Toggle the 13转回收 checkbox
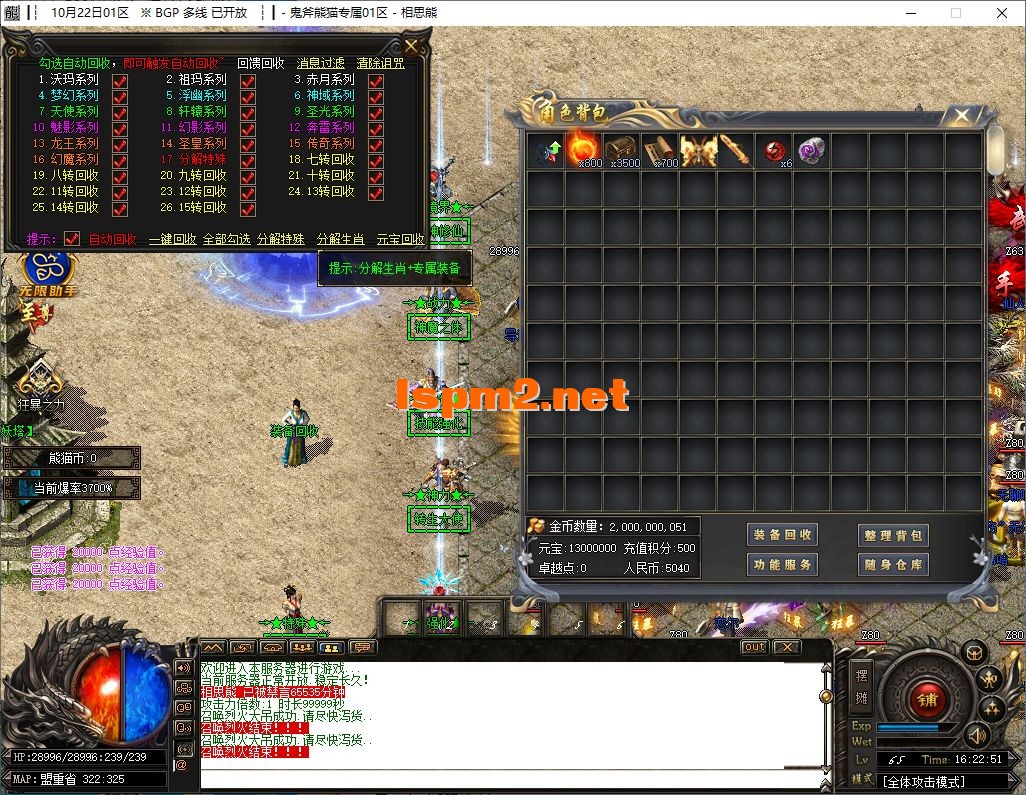This screenshot has height=795, width=1026. (x=376, y=192)
